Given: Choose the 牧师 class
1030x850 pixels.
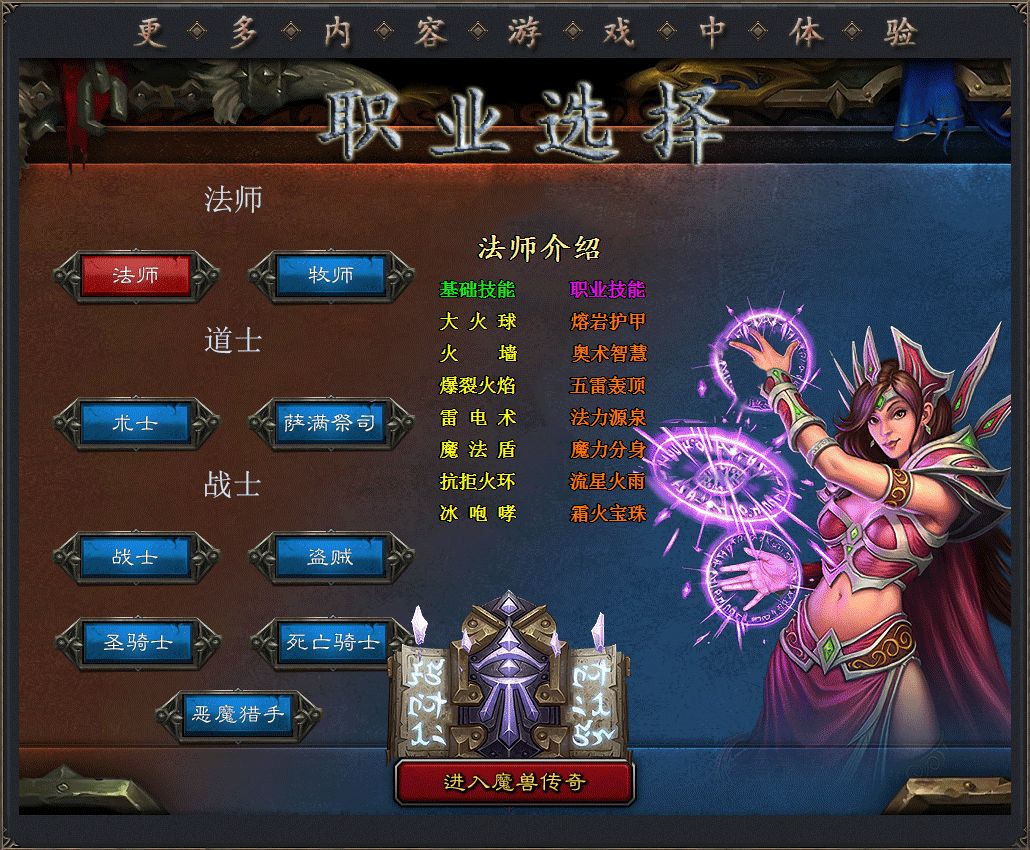Looking at the screenshot, I should pos(331,276).
